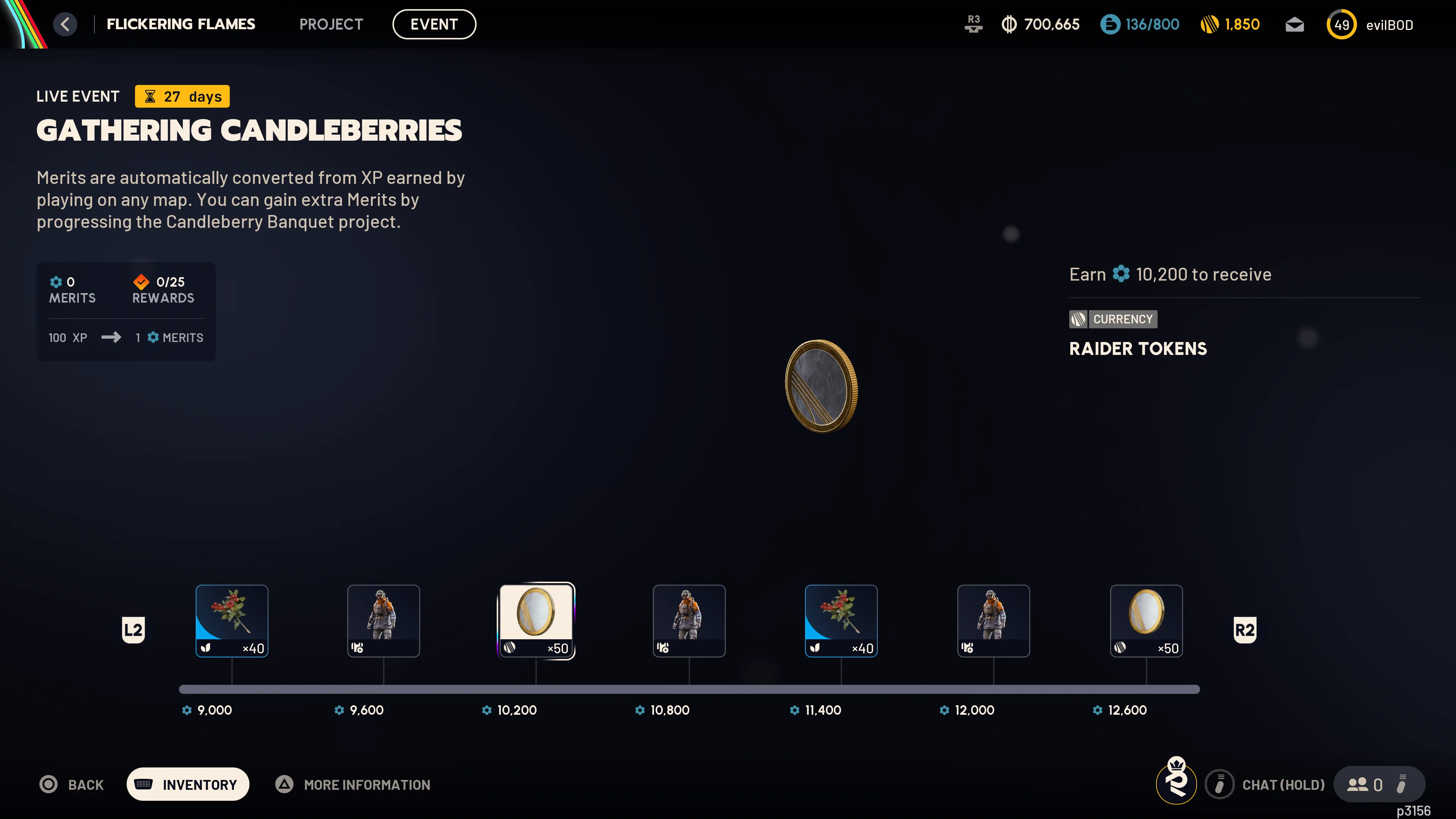Select the crown game logo icon
This screenshot has width=1456, height=819.
(x=1176, y=784)
